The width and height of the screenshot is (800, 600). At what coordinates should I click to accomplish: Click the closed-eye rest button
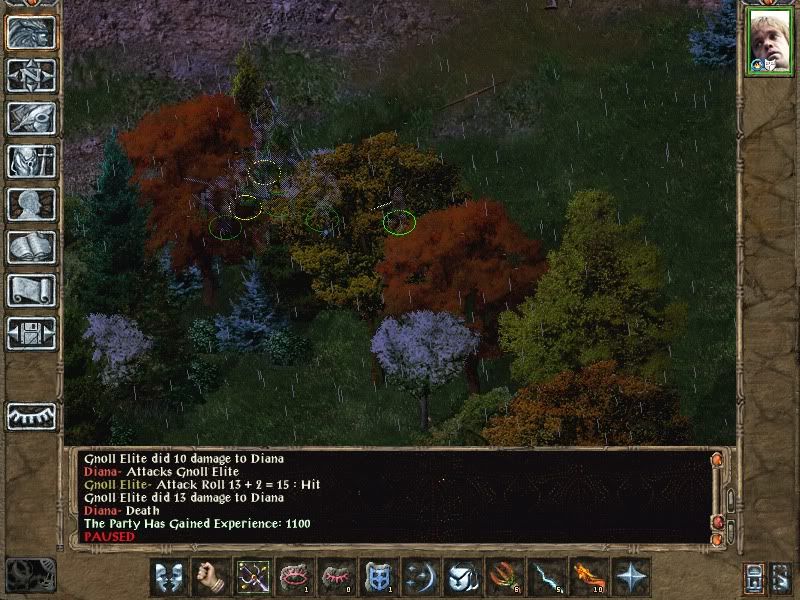pyautogui.click(x=31, y=416)
